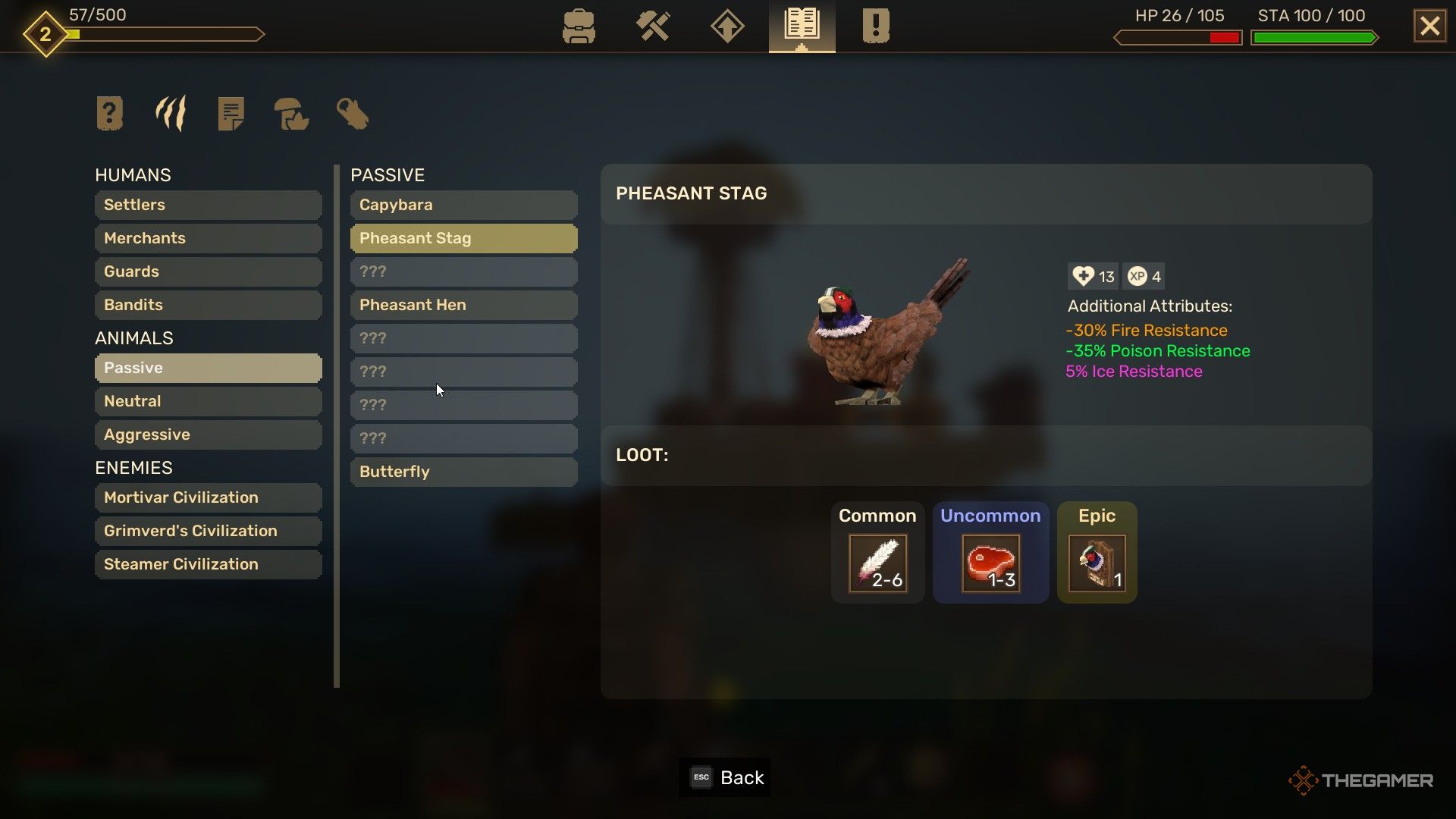
Task: Choose the Merchants entry
Action: pos(208,238)
